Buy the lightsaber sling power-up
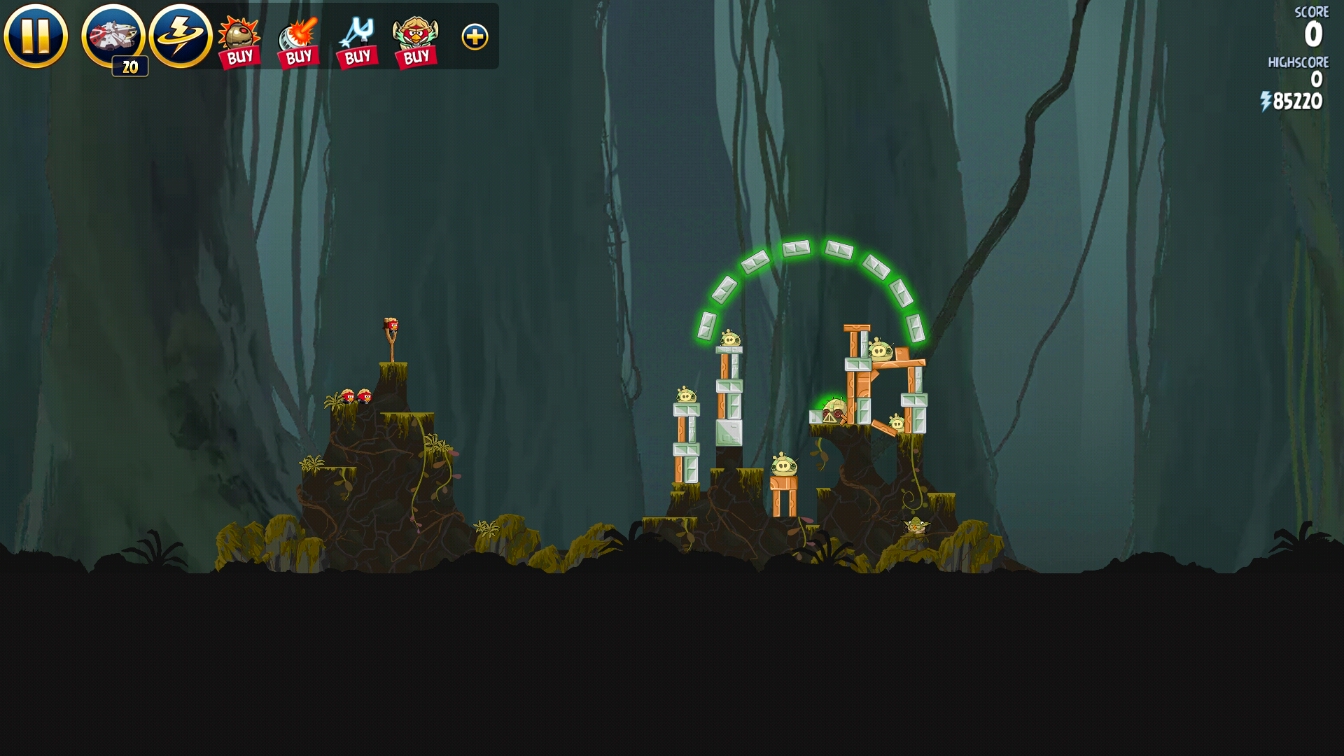This screenshot has height=756, width=1344. click(x=357, y=41)
